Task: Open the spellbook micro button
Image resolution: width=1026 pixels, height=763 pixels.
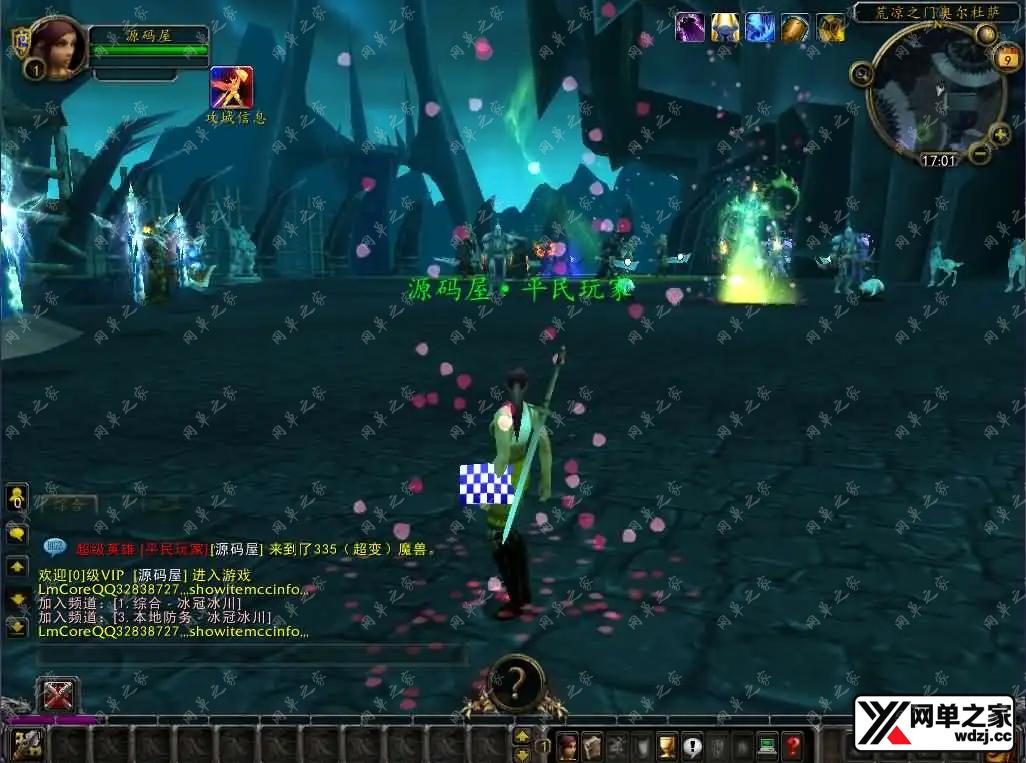Action: [x=593, y=746]
